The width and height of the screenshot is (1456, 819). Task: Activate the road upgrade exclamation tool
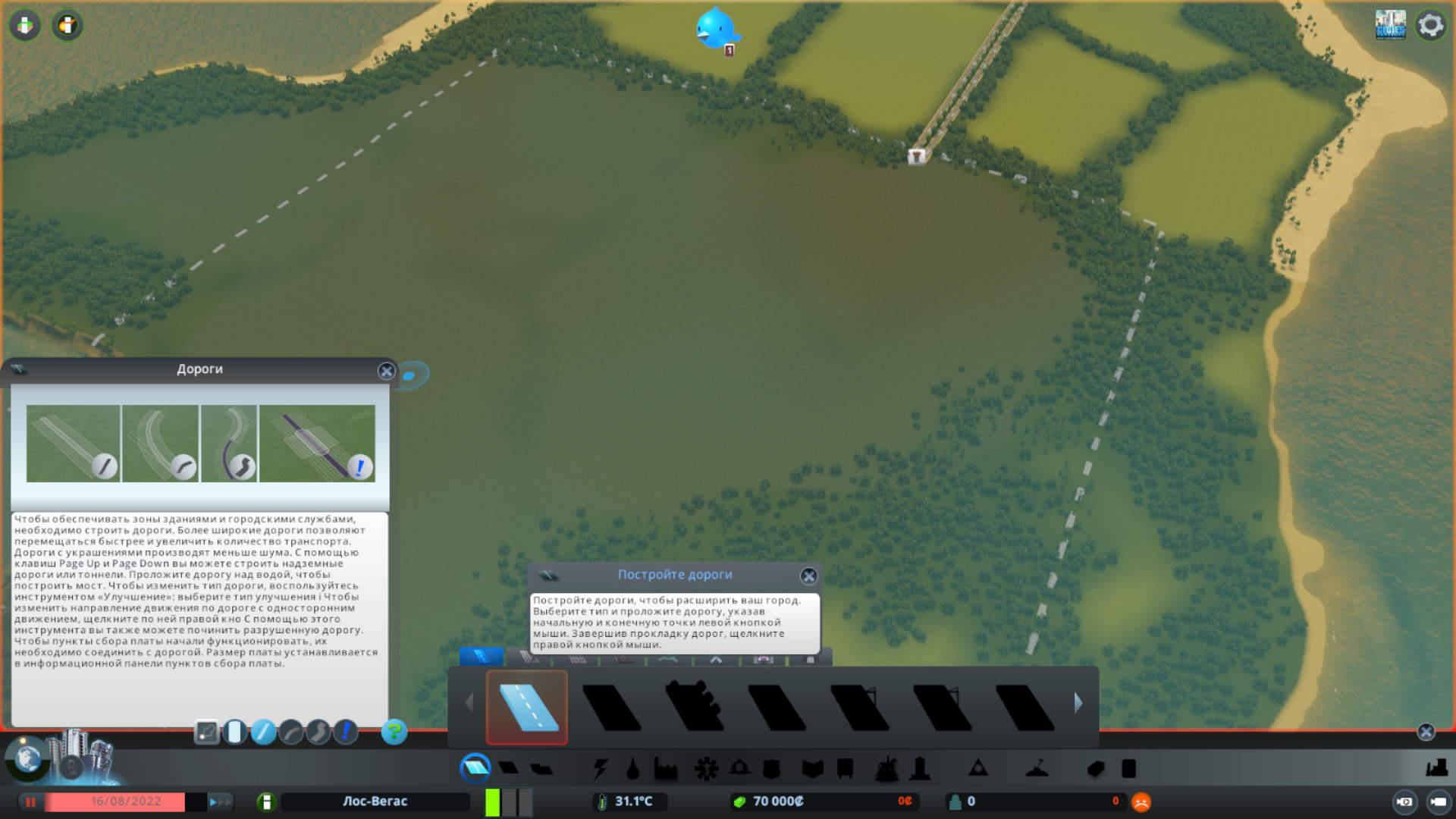(x=346, y=732)
